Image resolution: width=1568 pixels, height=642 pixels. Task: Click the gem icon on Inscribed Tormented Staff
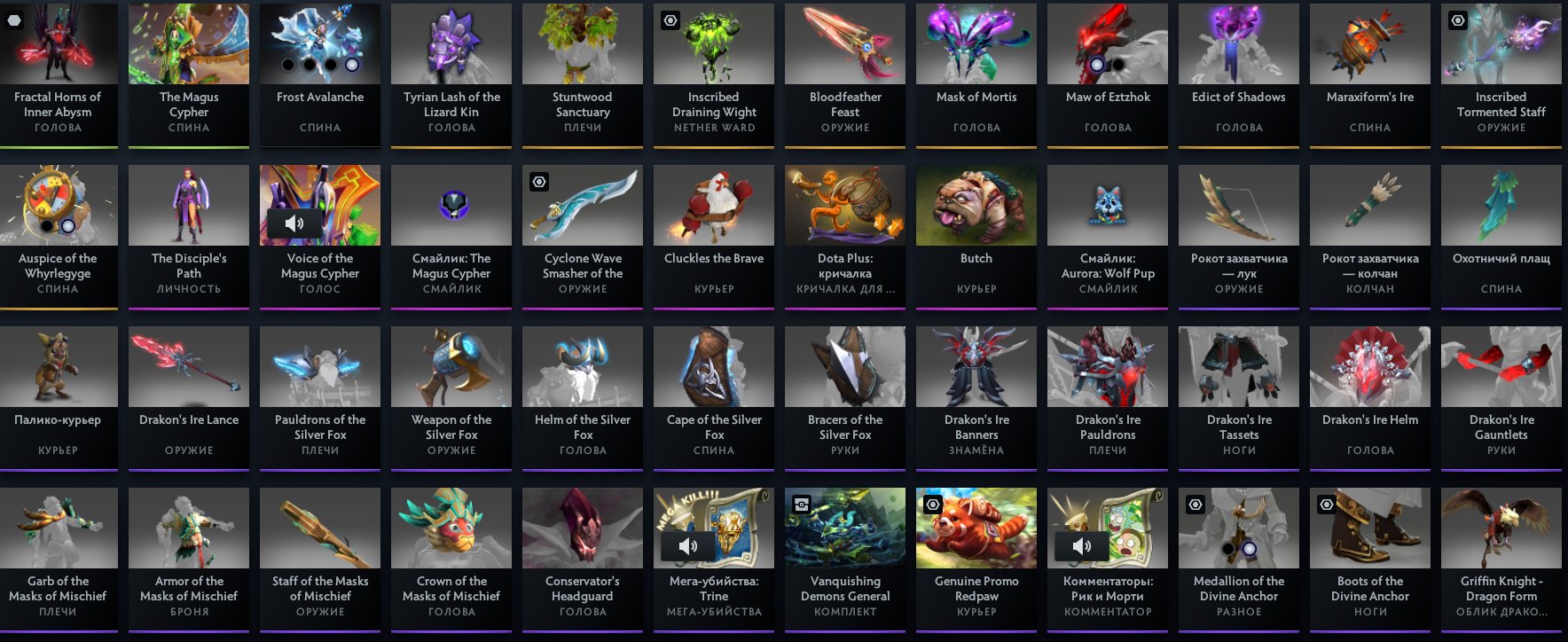click(x=1457, y=20)
